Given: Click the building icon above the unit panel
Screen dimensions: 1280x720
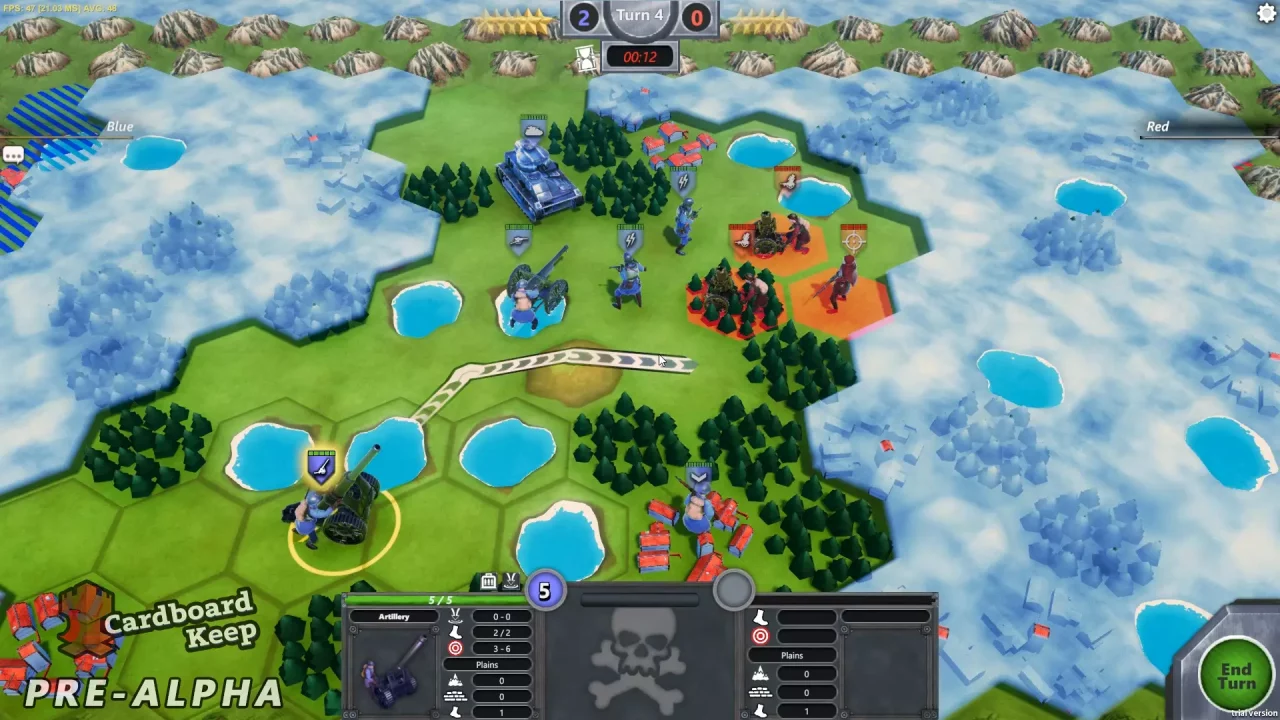Looking at the screenshot, I should 487,581.
